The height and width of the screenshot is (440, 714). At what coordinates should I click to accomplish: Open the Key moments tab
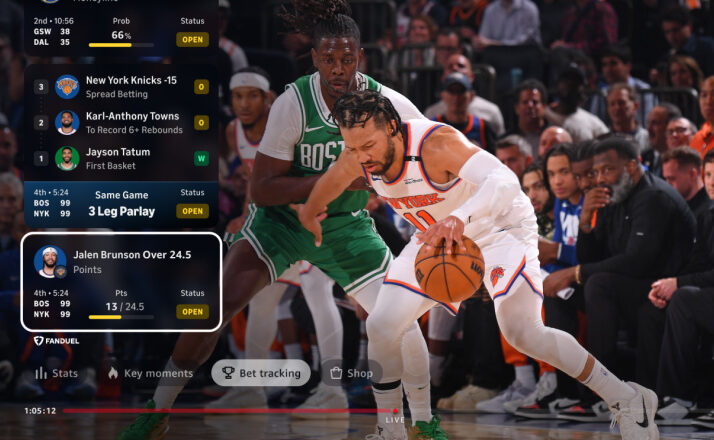[149, 373]
